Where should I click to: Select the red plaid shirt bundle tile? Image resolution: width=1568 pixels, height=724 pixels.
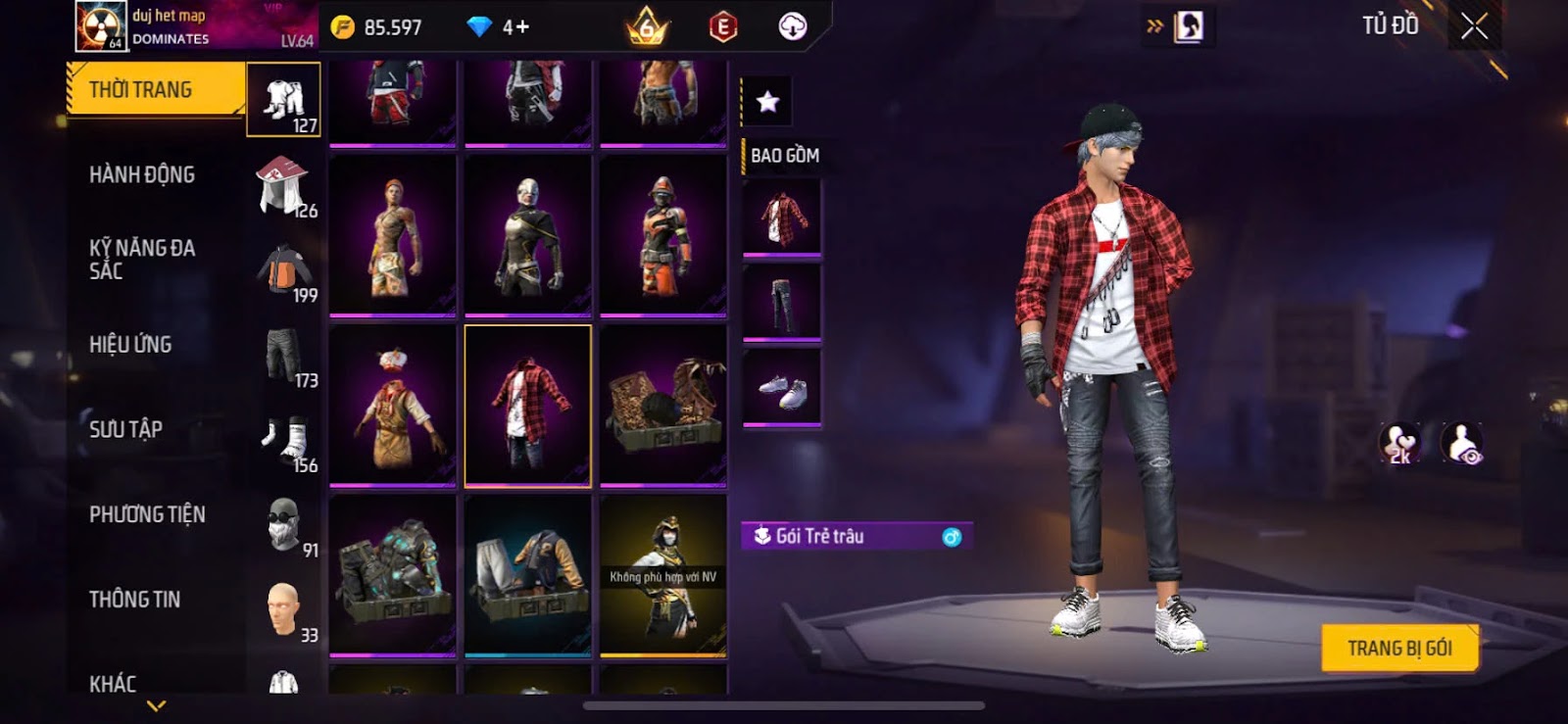(x=527, y=406)
